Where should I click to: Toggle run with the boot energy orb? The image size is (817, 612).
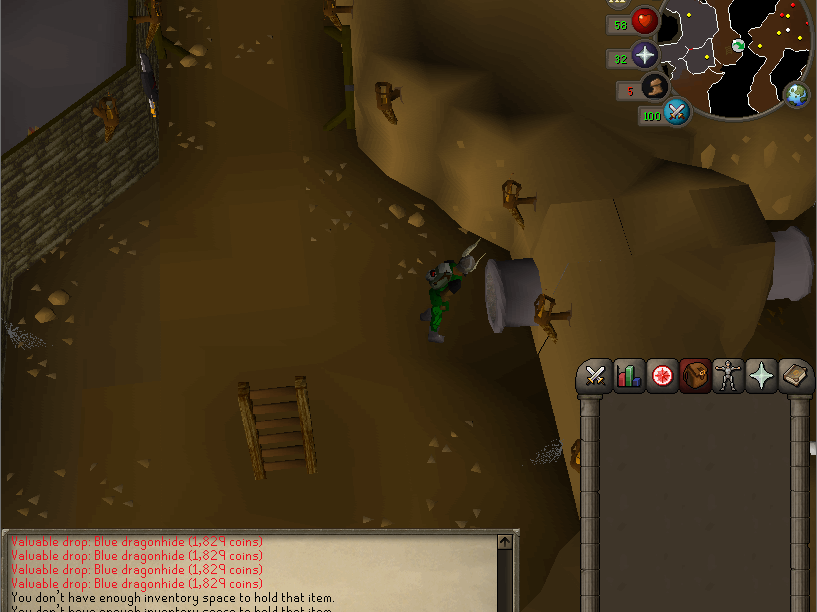coord(655,87)
